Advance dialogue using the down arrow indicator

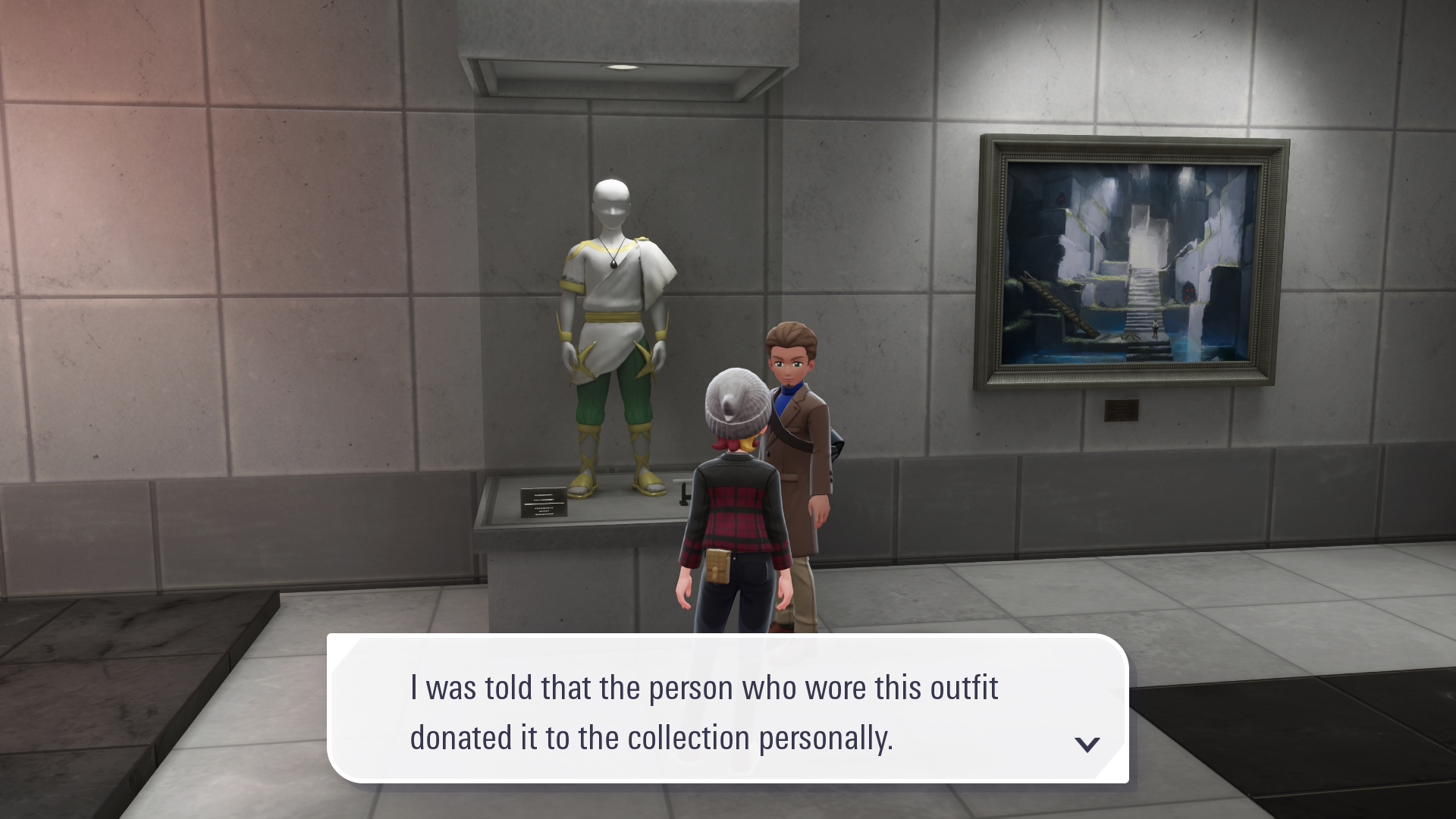click(1087, 744)
